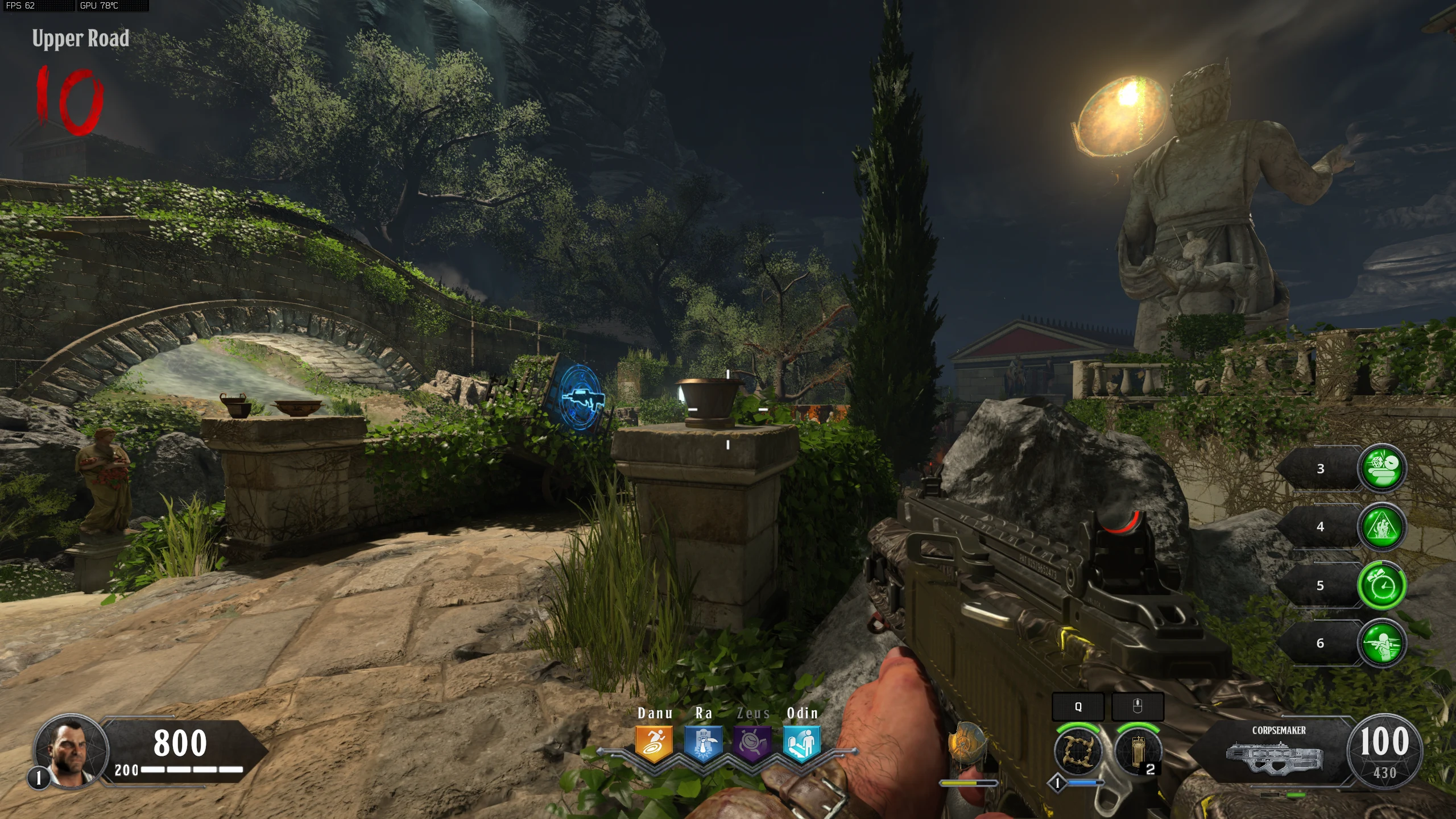The height and width of the screenshot is (819, 1456).
Task: Use the warning-triangle elixir in slot 4
Action: point(1382,527)
